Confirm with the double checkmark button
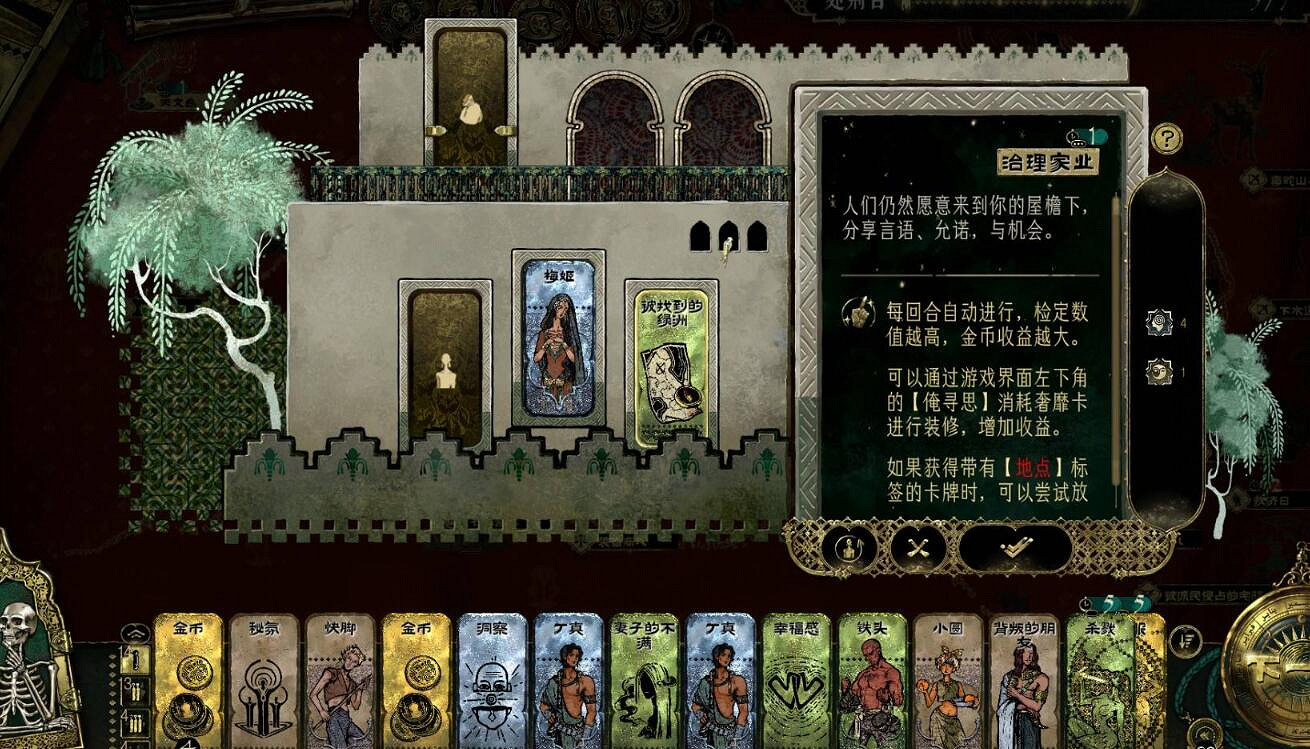Screen dimensions: 1310x749 (x=1016, y=547)
